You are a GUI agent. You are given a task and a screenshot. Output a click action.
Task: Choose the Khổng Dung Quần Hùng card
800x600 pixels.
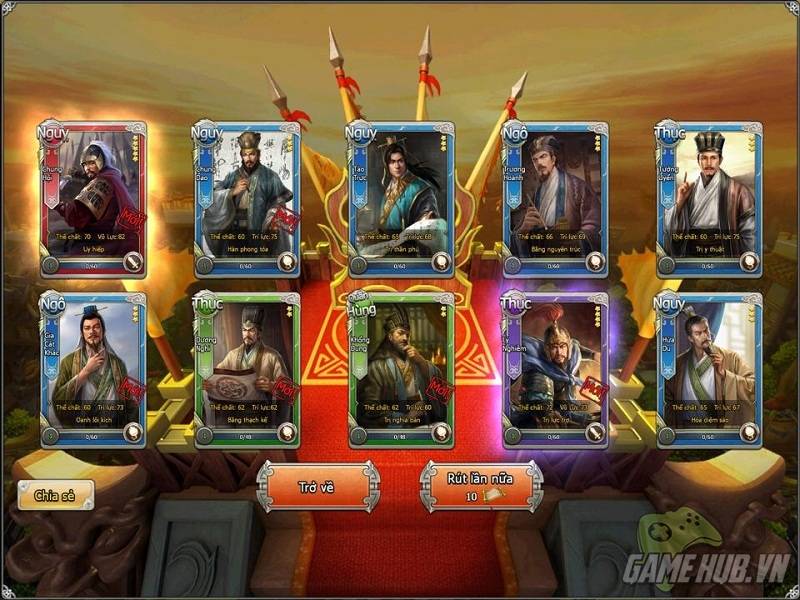click(x=400, y=370)
